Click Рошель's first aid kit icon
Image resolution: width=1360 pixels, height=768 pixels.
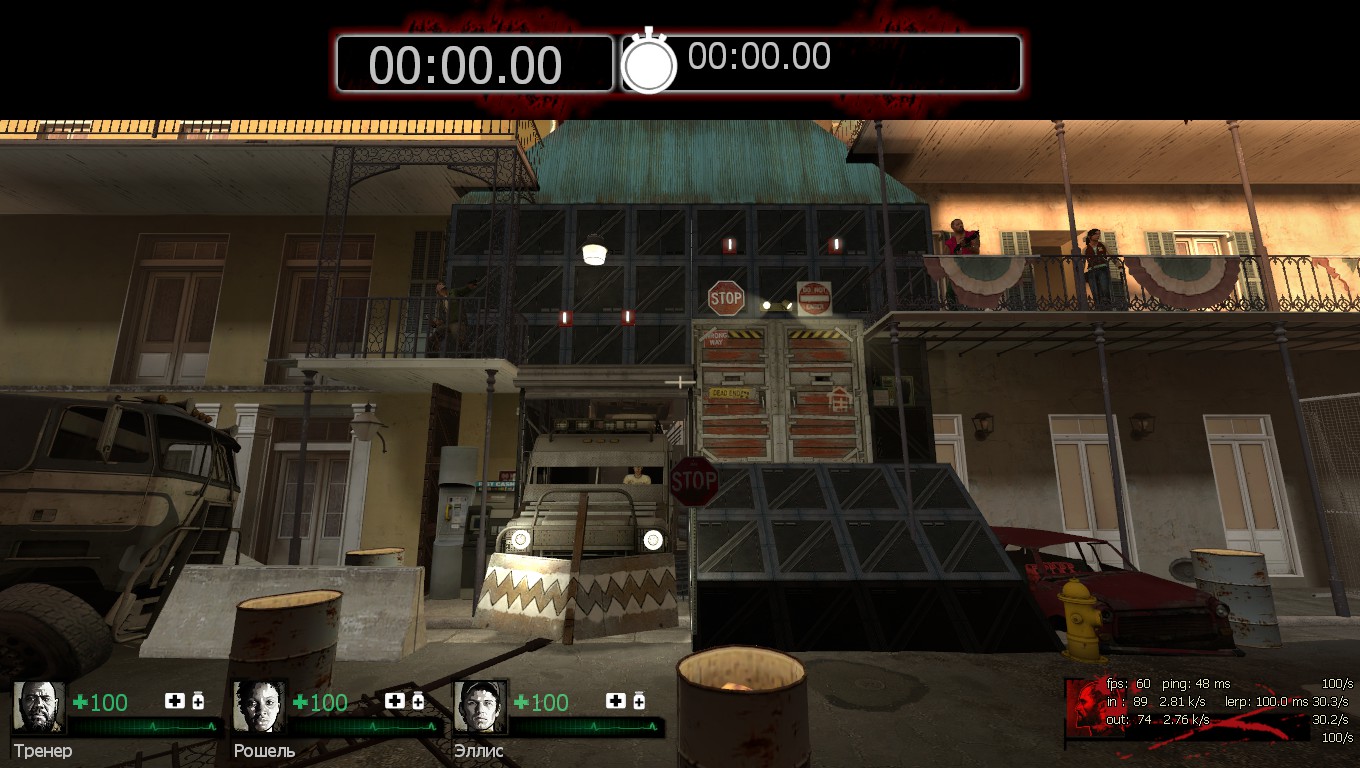tap(395, 701)
